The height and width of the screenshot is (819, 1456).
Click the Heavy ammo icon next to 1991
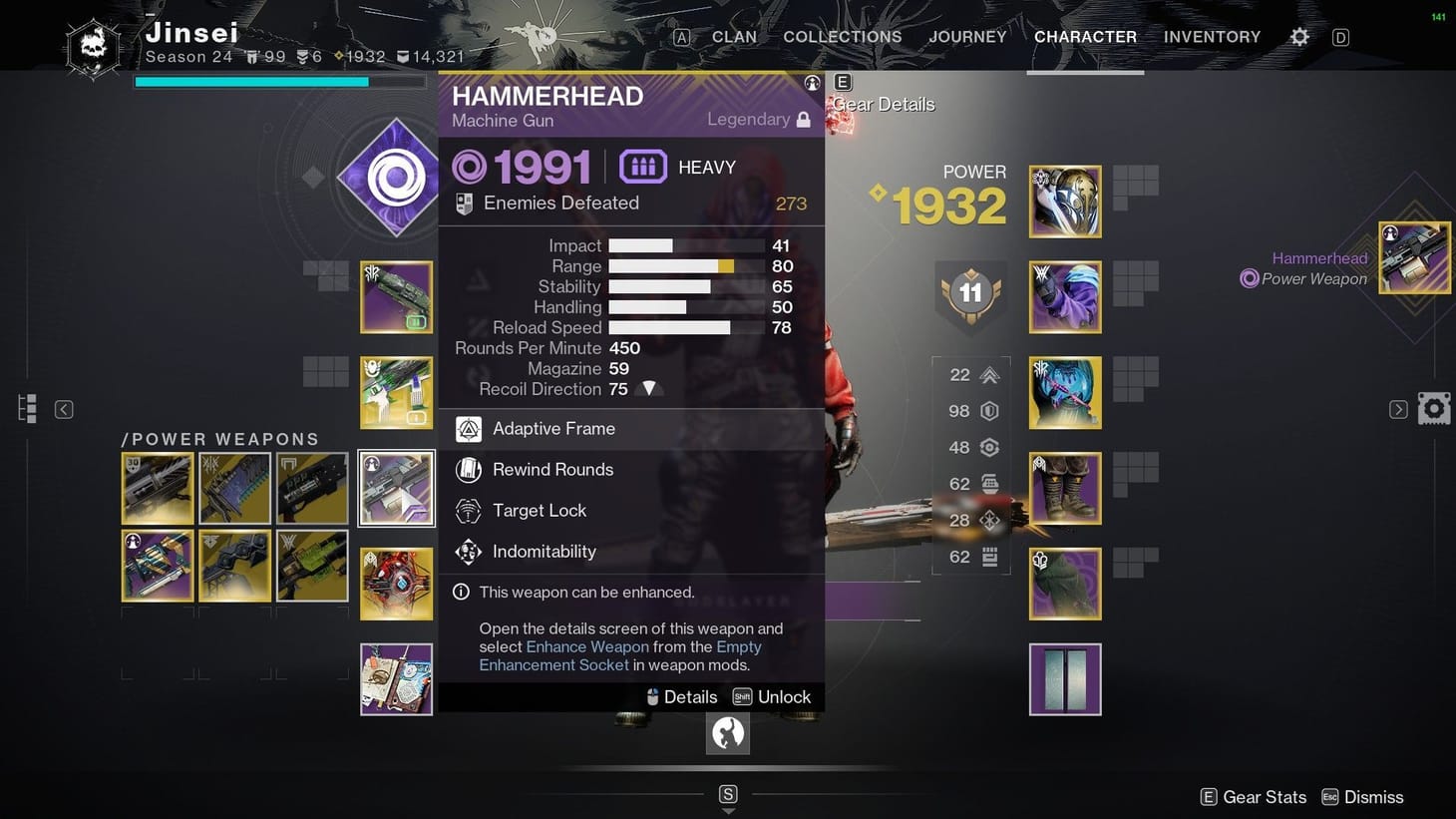tap(642, 166)
